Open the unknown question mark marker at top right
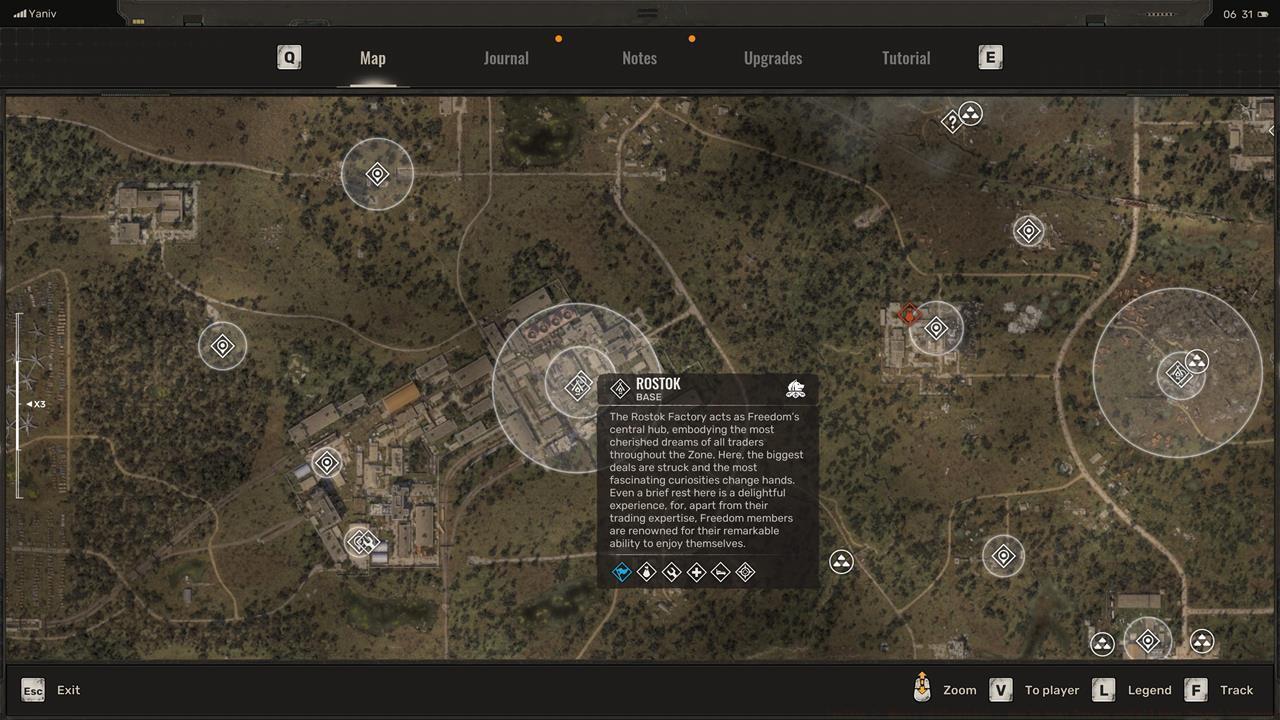The height and width of the screenshot is (720, 1280). tap(949, 121)
